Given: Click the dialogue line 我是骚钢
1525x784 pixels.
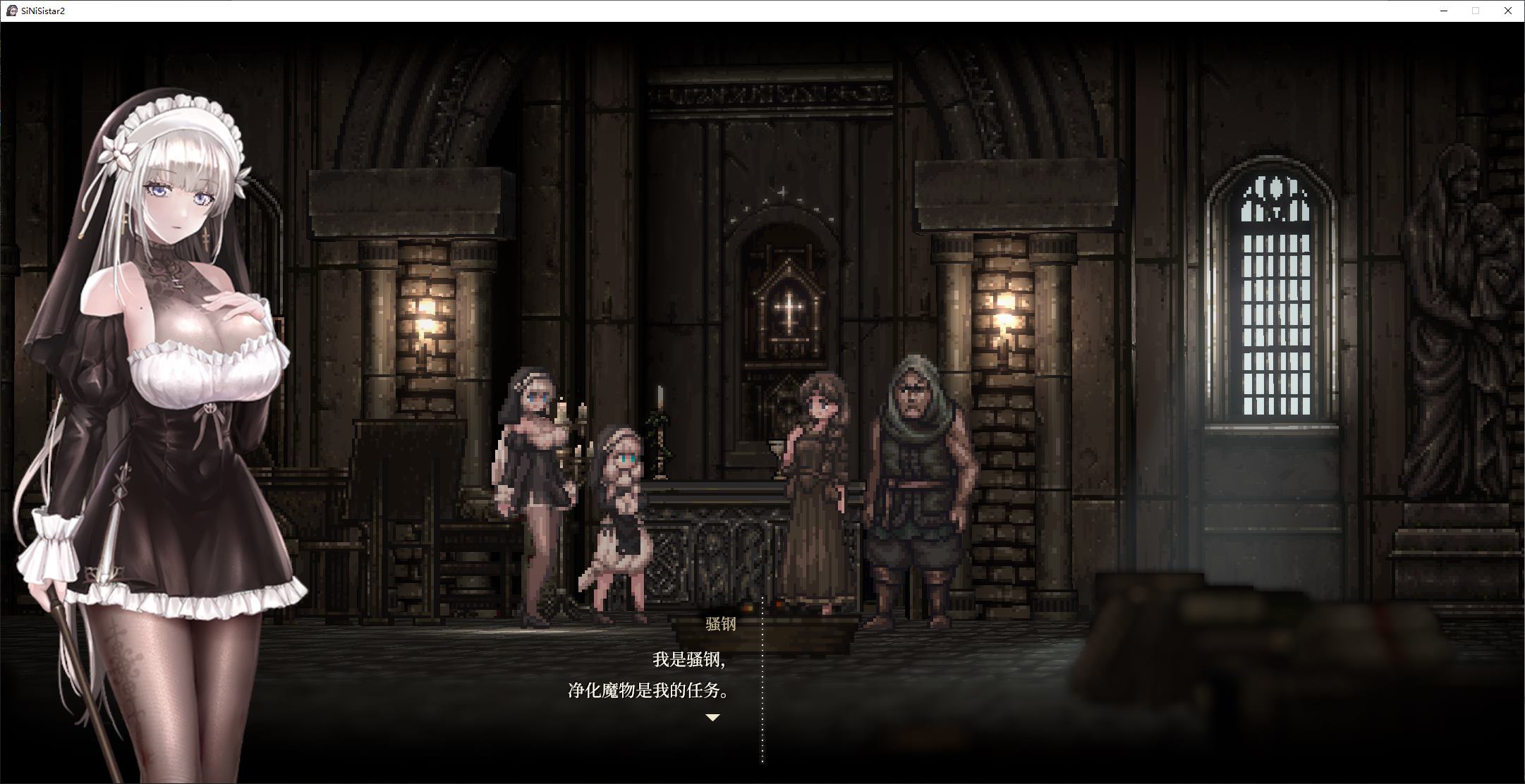Looking at the screenshot, I should click(690, 661).
